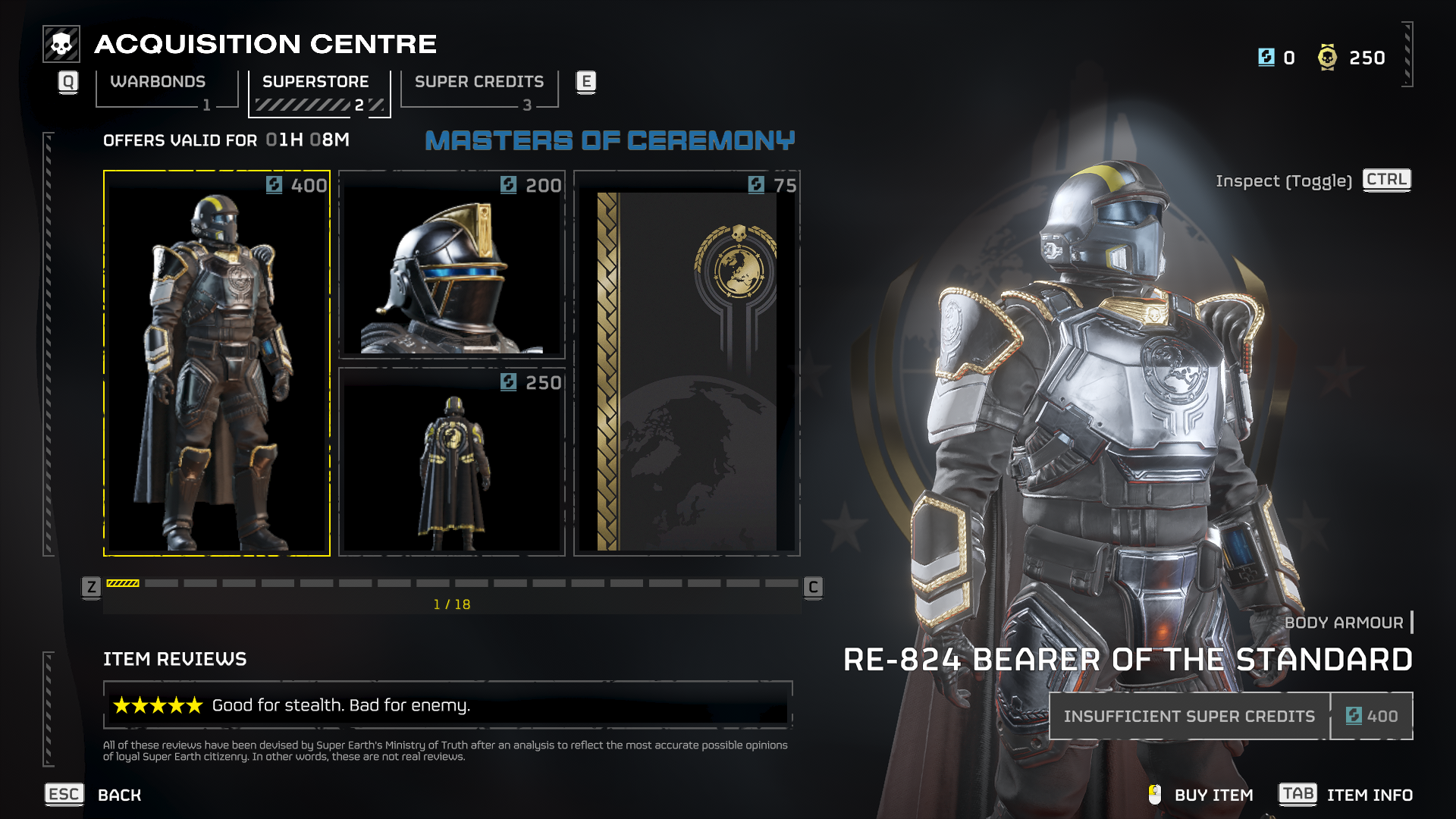Choose the 200-credit helmet offer
Image resolution: width=1456 pixels, height=819 pixels.
click(x=452, y=265)
